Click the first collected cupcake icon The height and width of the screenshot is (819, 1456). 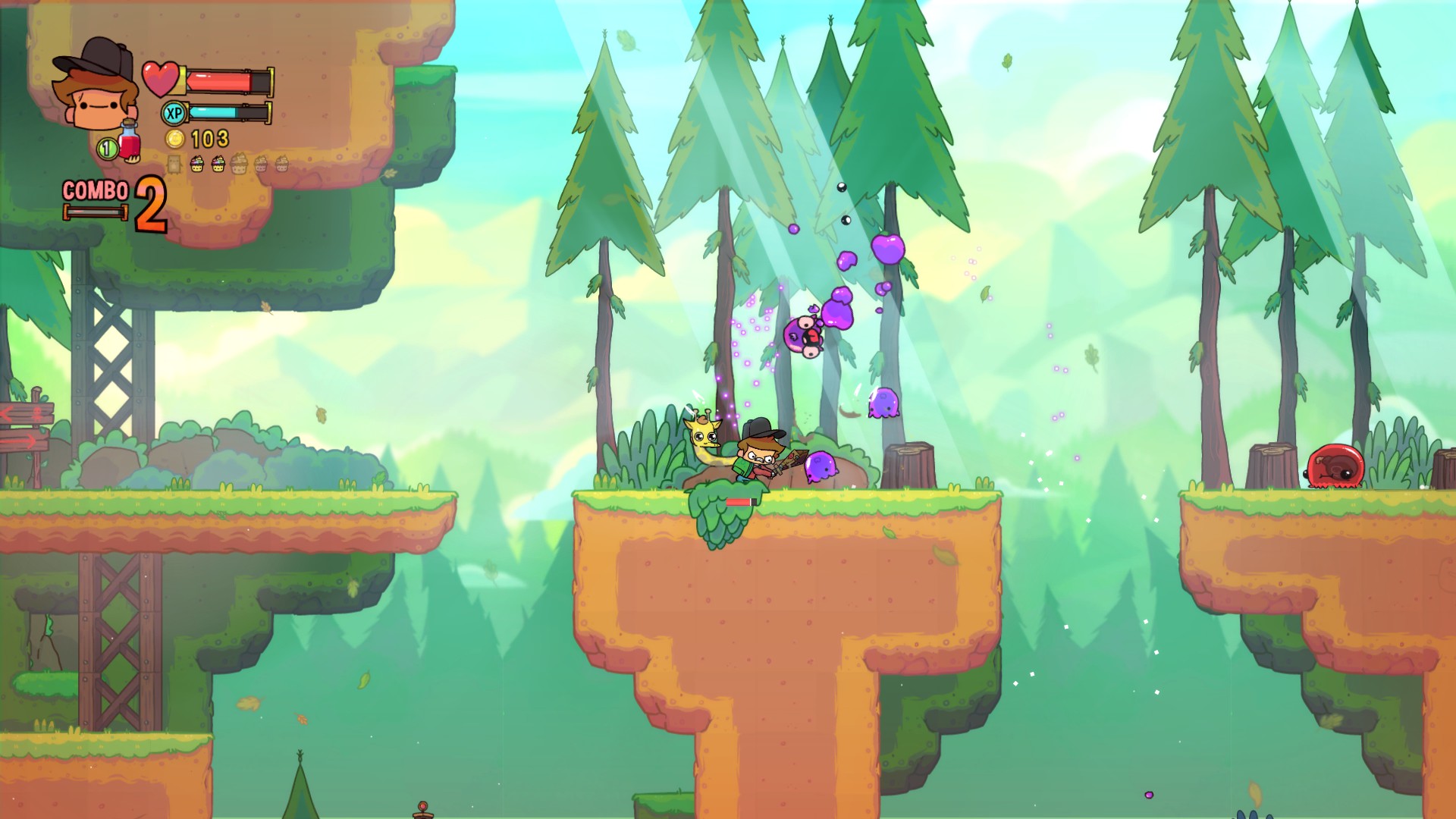point(197,163)
